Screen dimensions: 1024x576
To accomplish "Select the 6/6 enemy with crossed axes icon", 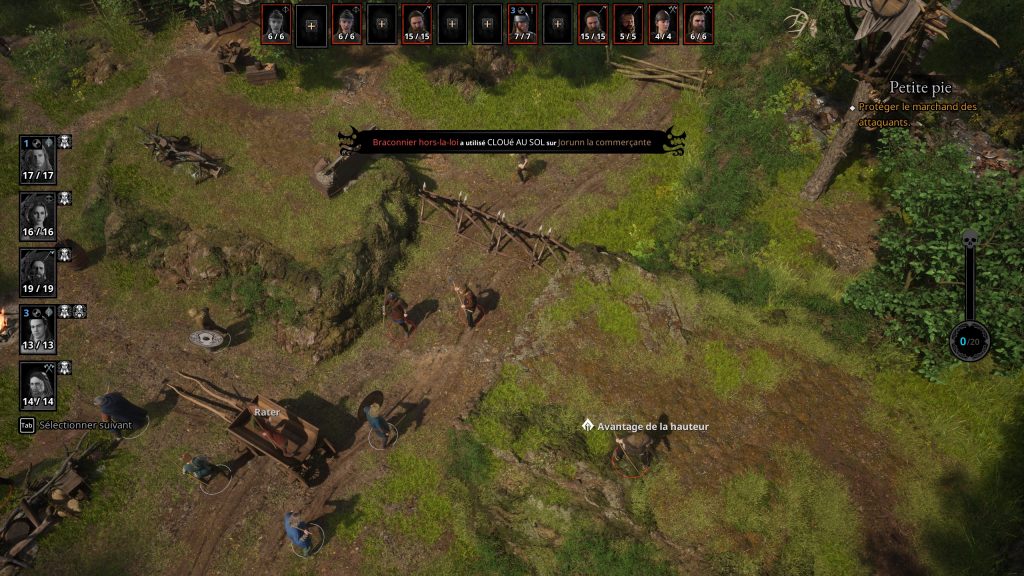I will [698, 24].
